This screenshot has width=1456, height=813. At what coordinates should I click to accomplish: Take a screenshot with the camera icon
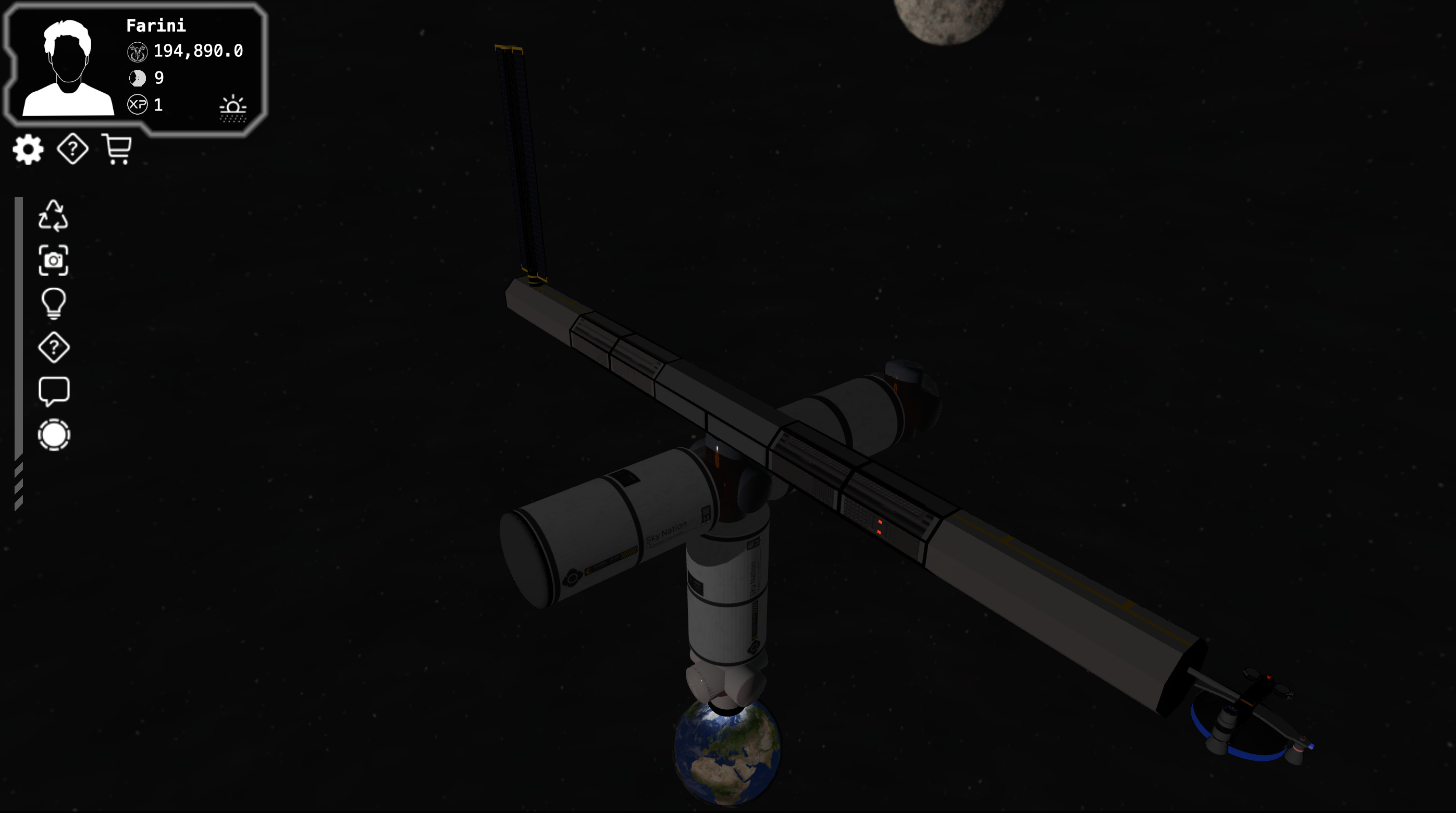point(54,262)
